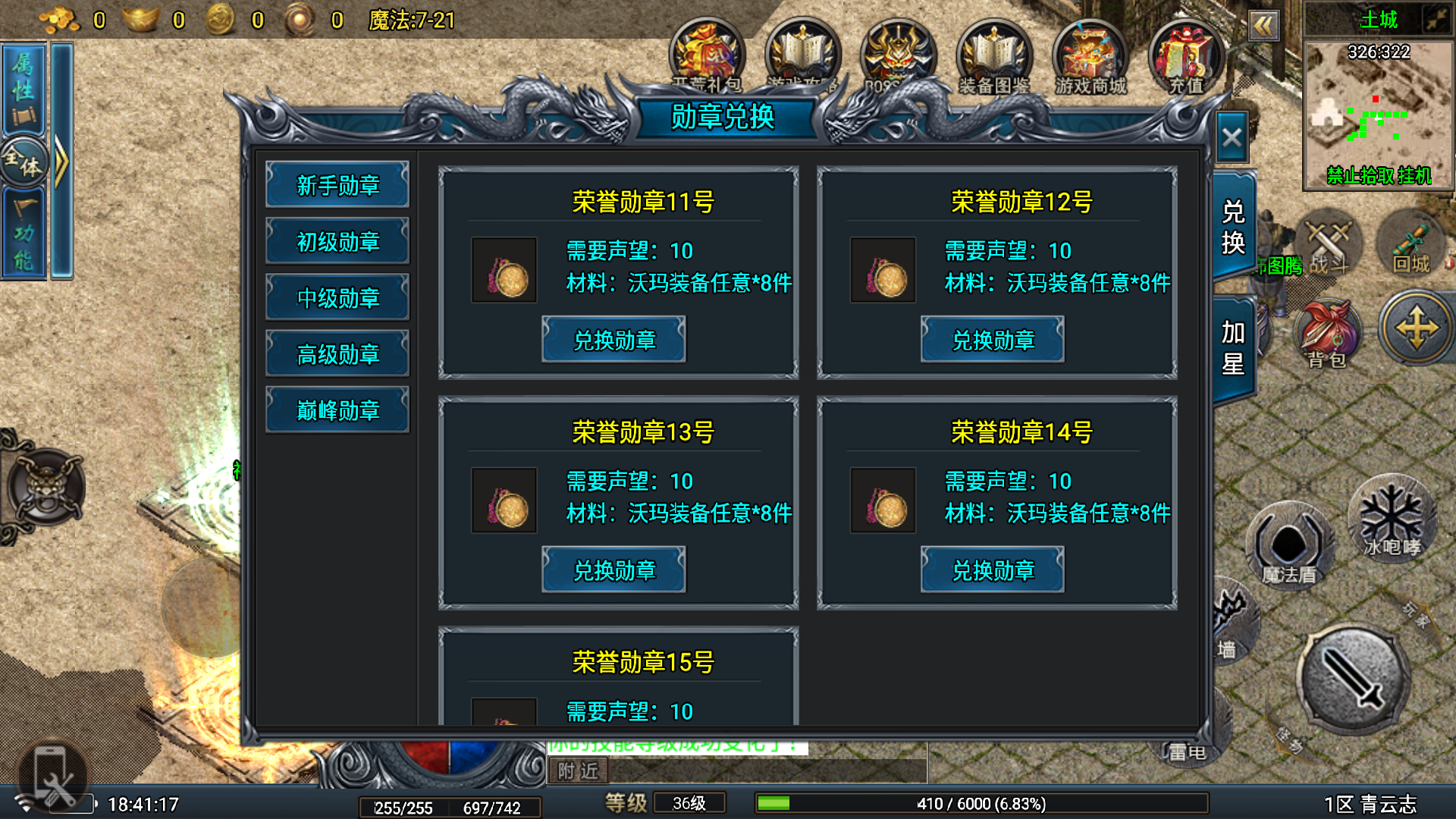Switch to the 加星 side tab
The image size is (1456, 819).
(1233, 348)
